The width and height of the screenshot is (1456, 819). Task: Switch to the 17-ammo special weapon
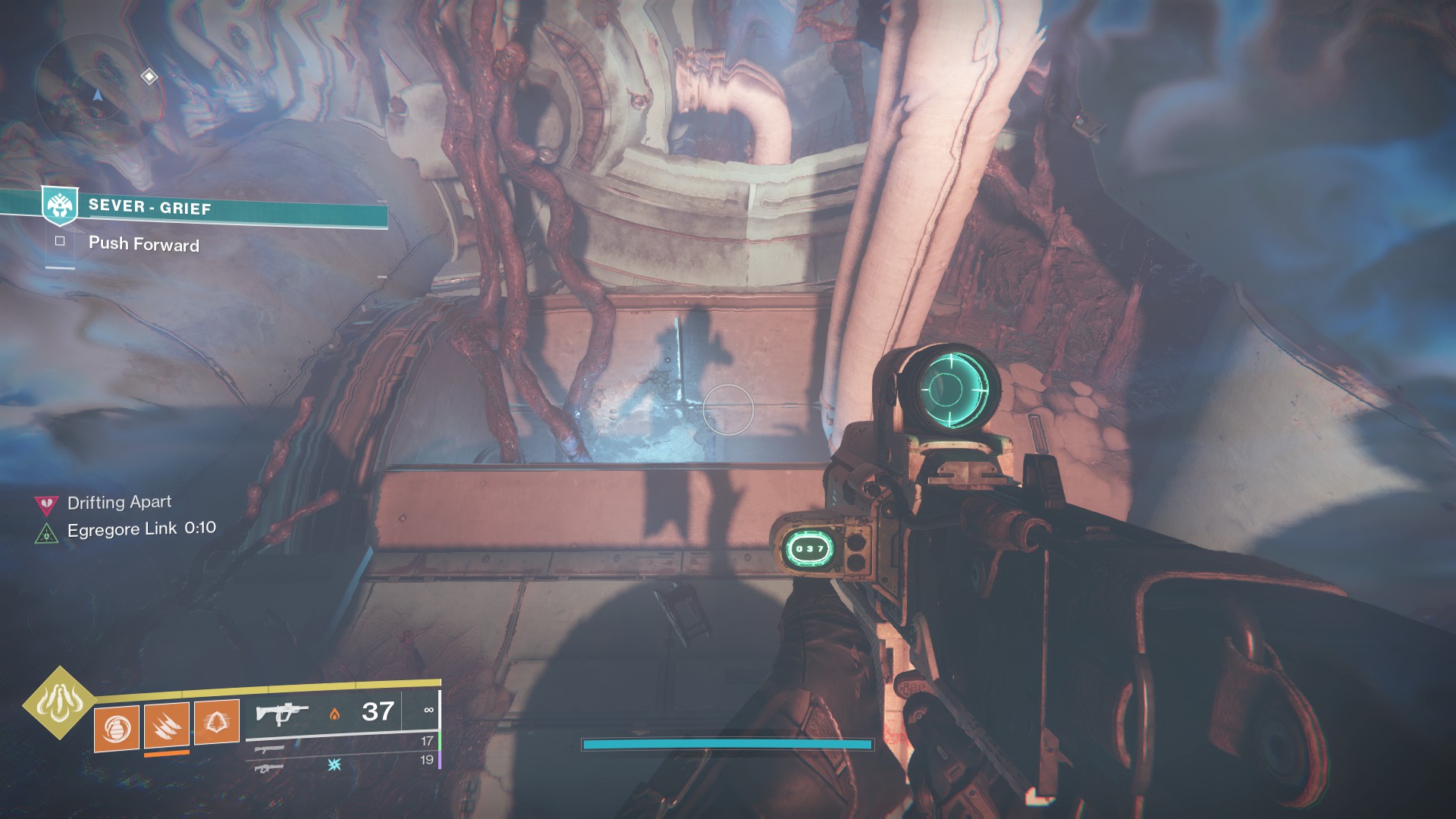[x=271, y=748]
